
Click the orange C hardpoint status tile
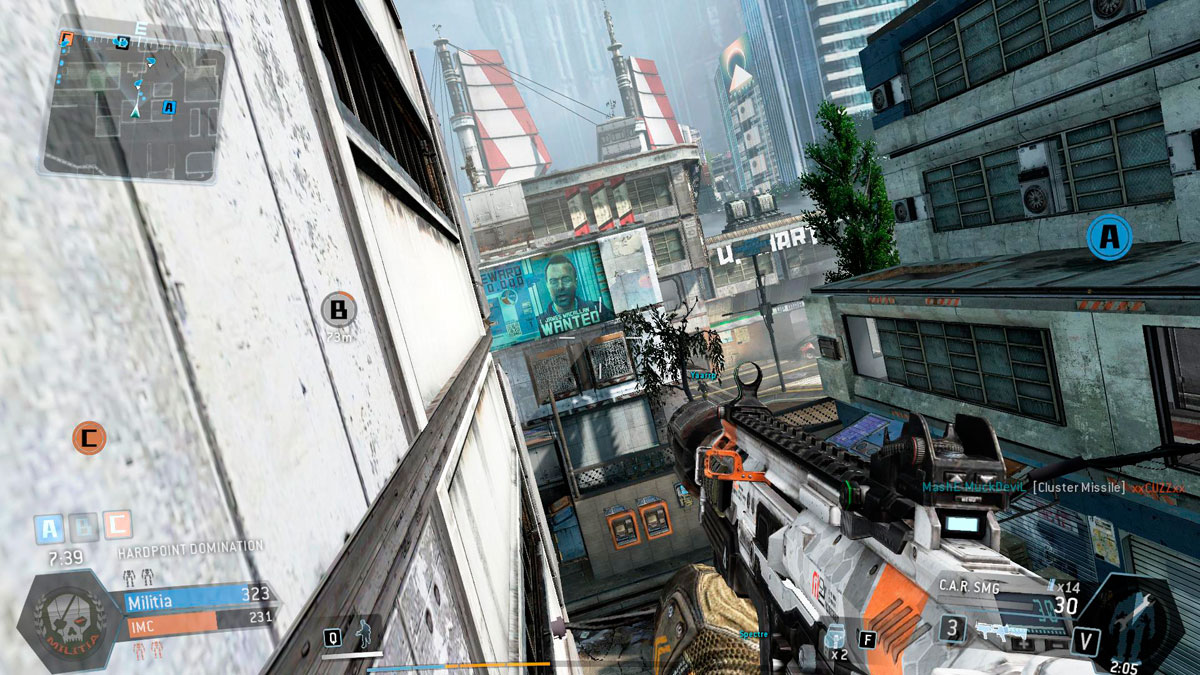pyautogui.click(x=117, y=525)
